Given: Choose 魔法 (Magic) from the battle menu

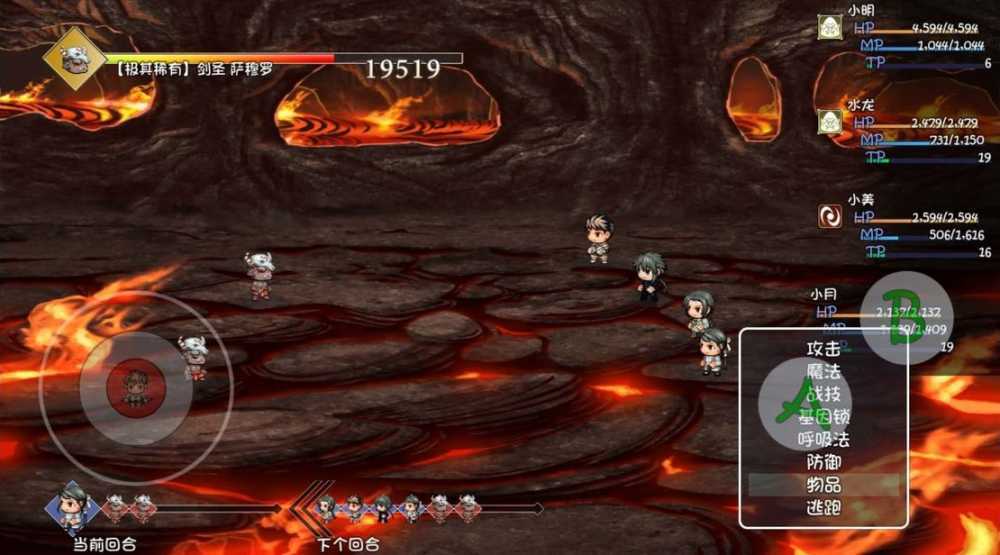Looking at the screenshot, I should pyautogui.click(x=823, y=372).
